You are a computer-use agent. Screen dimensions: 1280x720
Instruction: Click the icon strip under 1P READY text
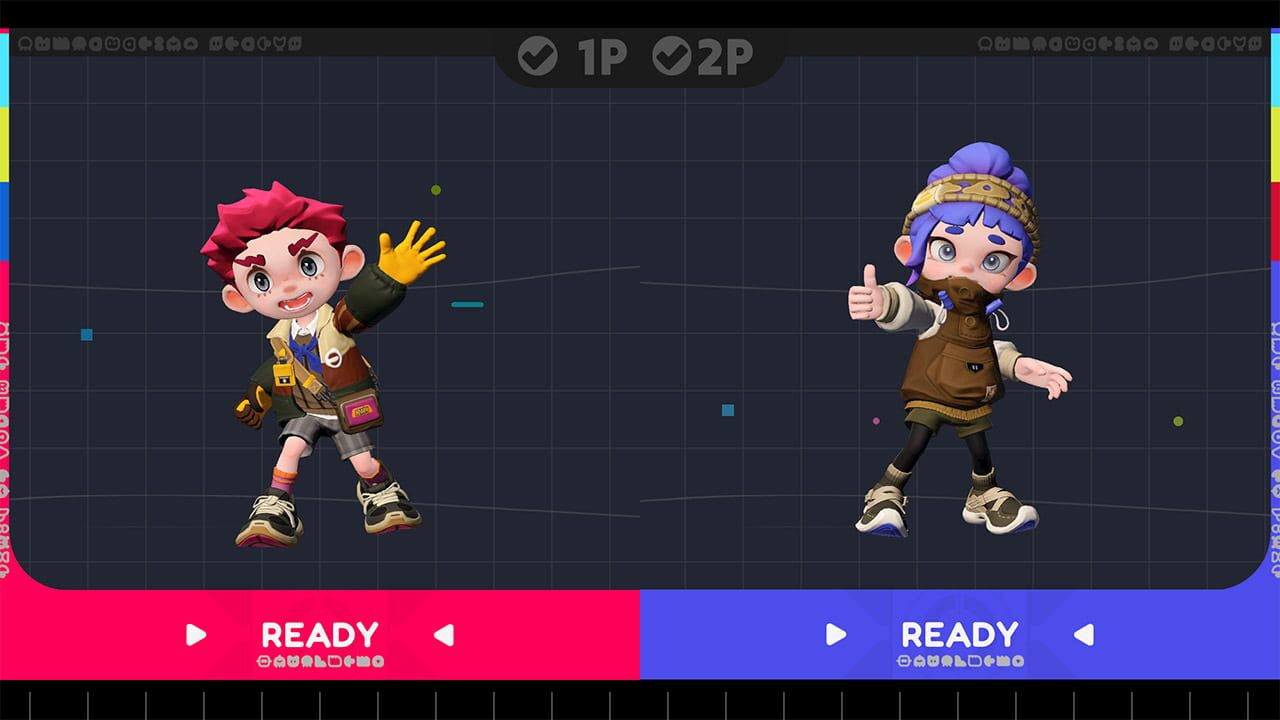click(x=319, y=662)
